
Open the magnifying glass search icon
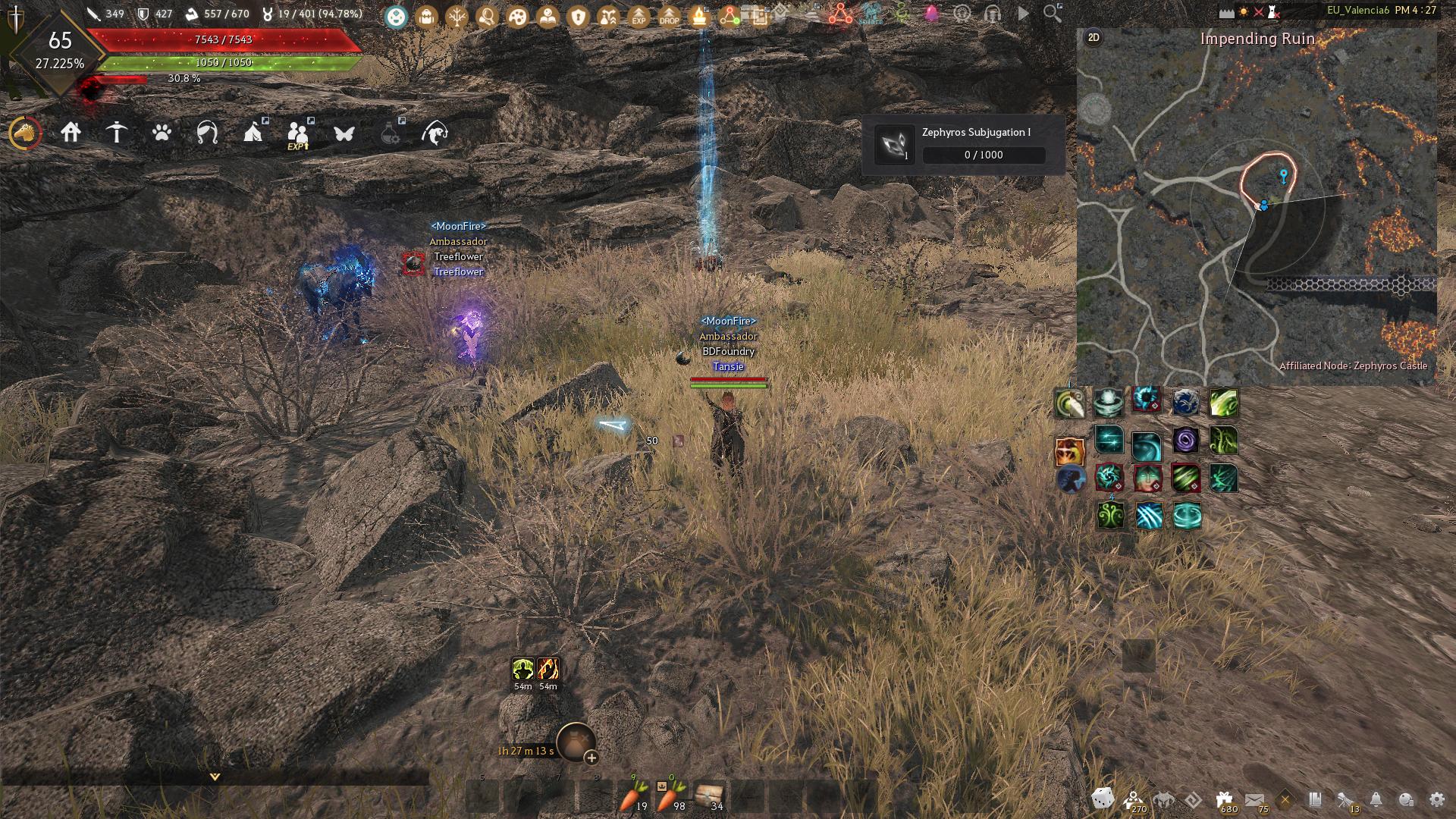pos(1053,14)
